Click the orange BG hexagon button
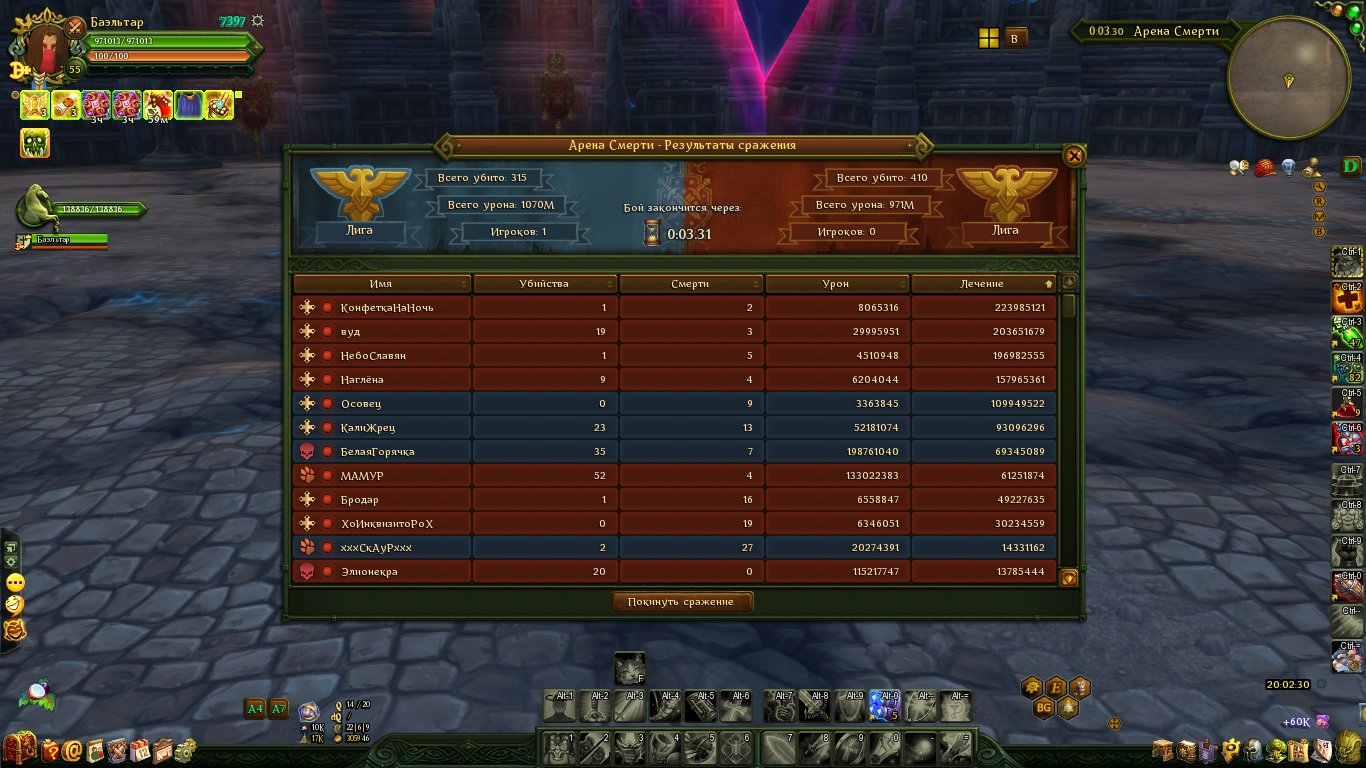The width and height of the screenshot is (1366, 768). [x=1043, y=708]
